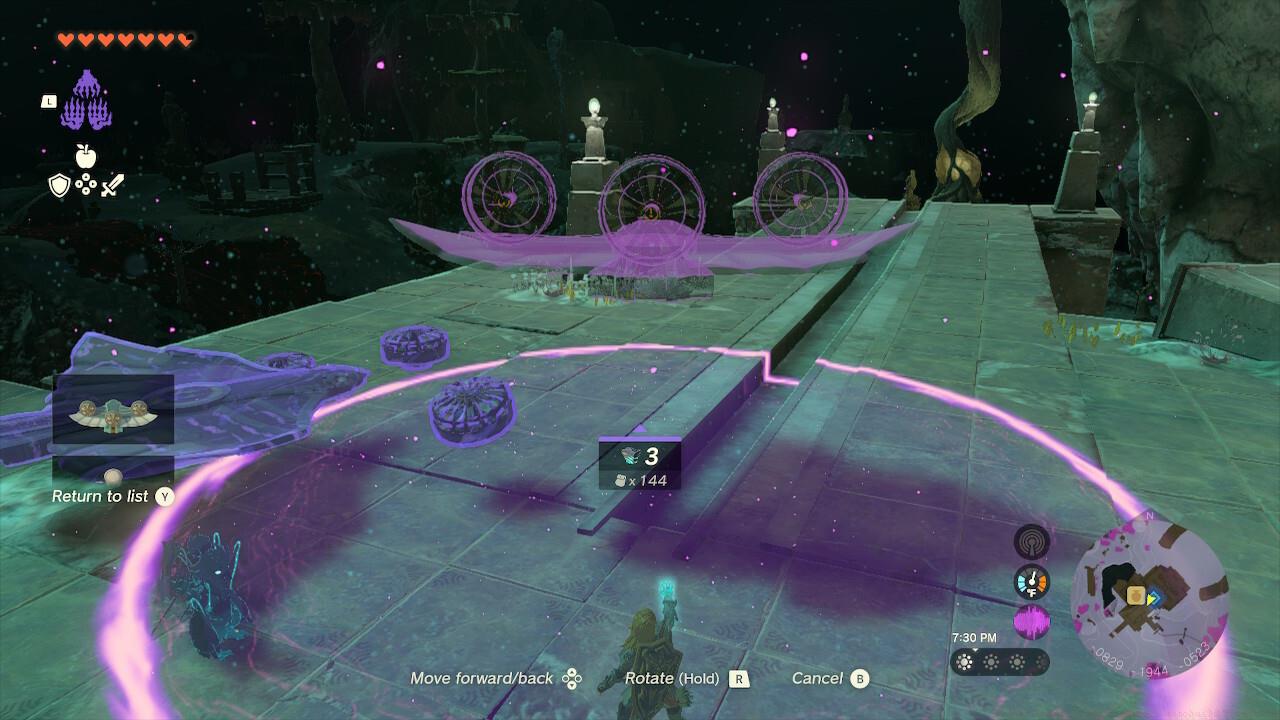Select the player arrow marker on the minimap
1280x720 pixels.
pyautogui.click(x=1152, y=600)
